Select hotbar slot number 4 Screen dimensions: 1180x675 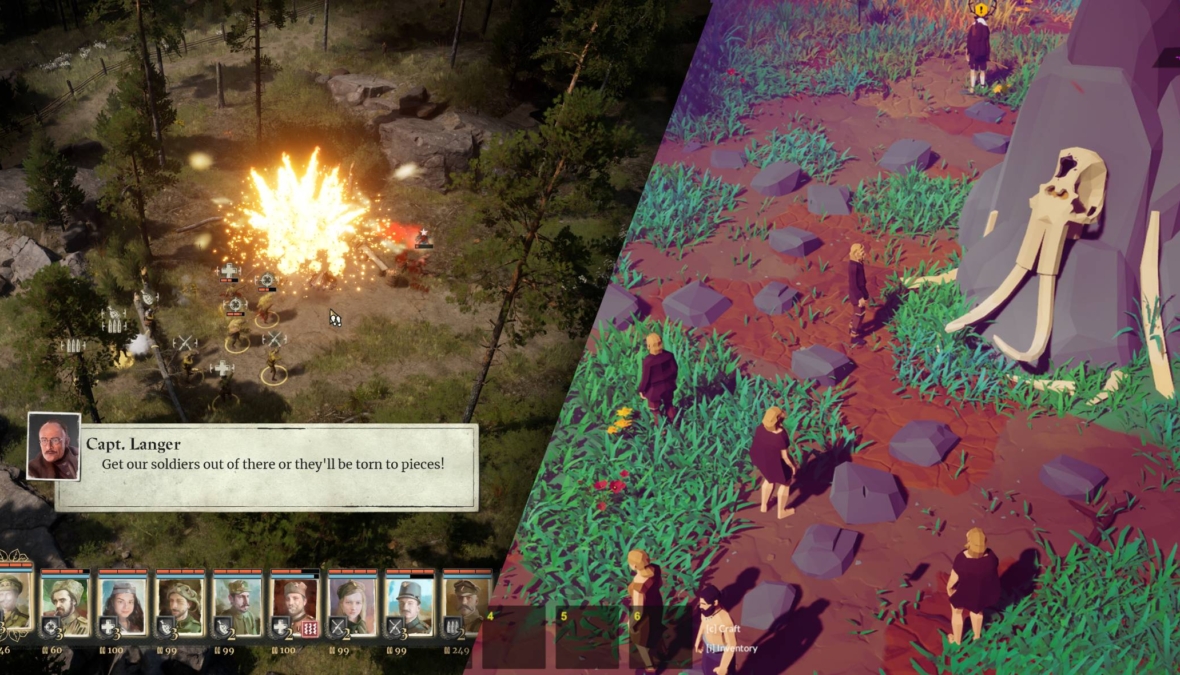click(513, 638)
